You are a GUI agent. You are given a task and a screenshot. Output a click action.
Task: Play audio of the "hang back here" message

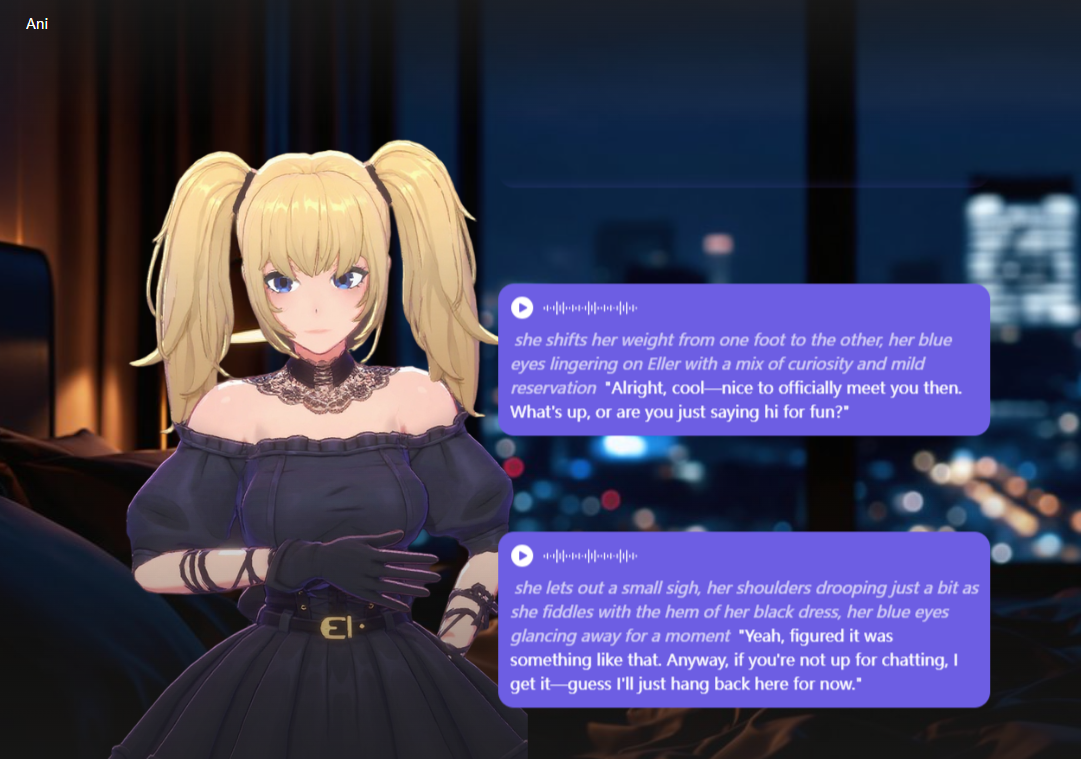point(522,555)
